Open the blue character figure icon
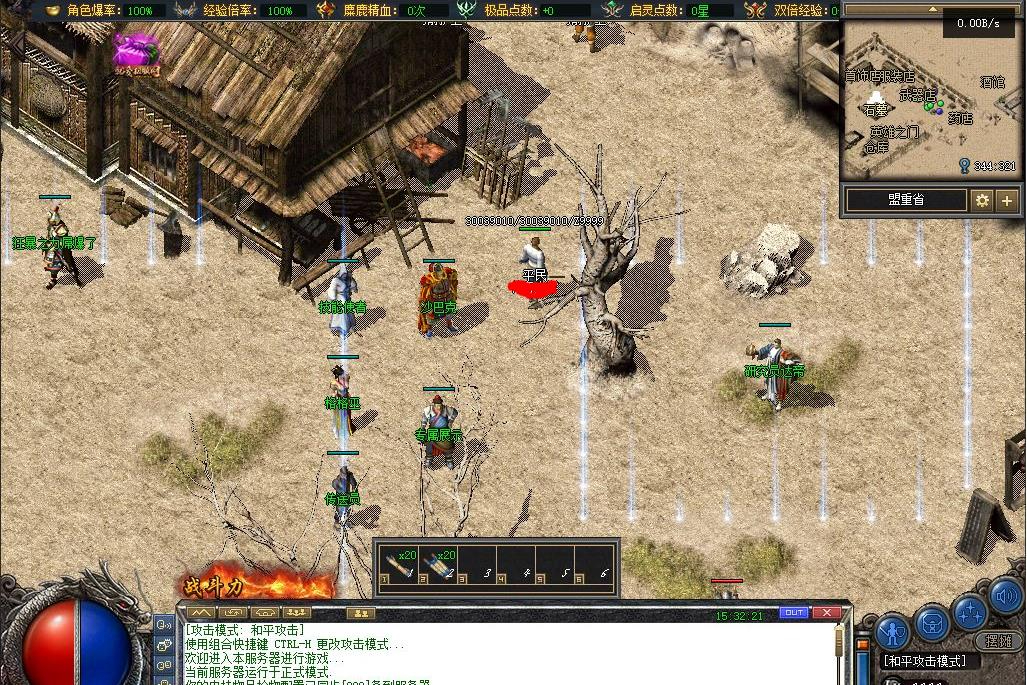1027x685 pixels. click(x=892, y=630)
